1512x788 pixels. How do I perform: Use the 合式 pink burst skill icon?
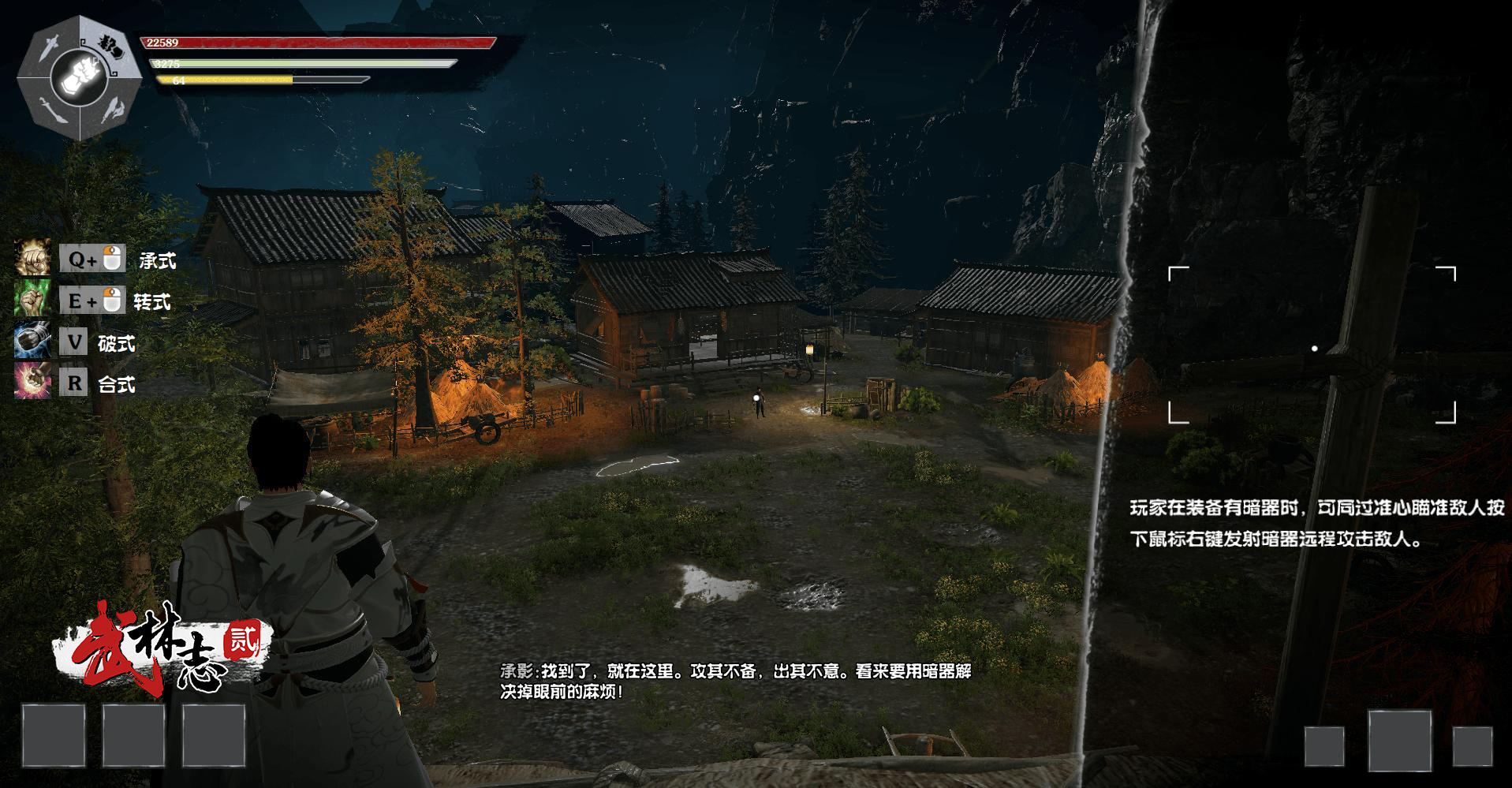click(32, 383)
